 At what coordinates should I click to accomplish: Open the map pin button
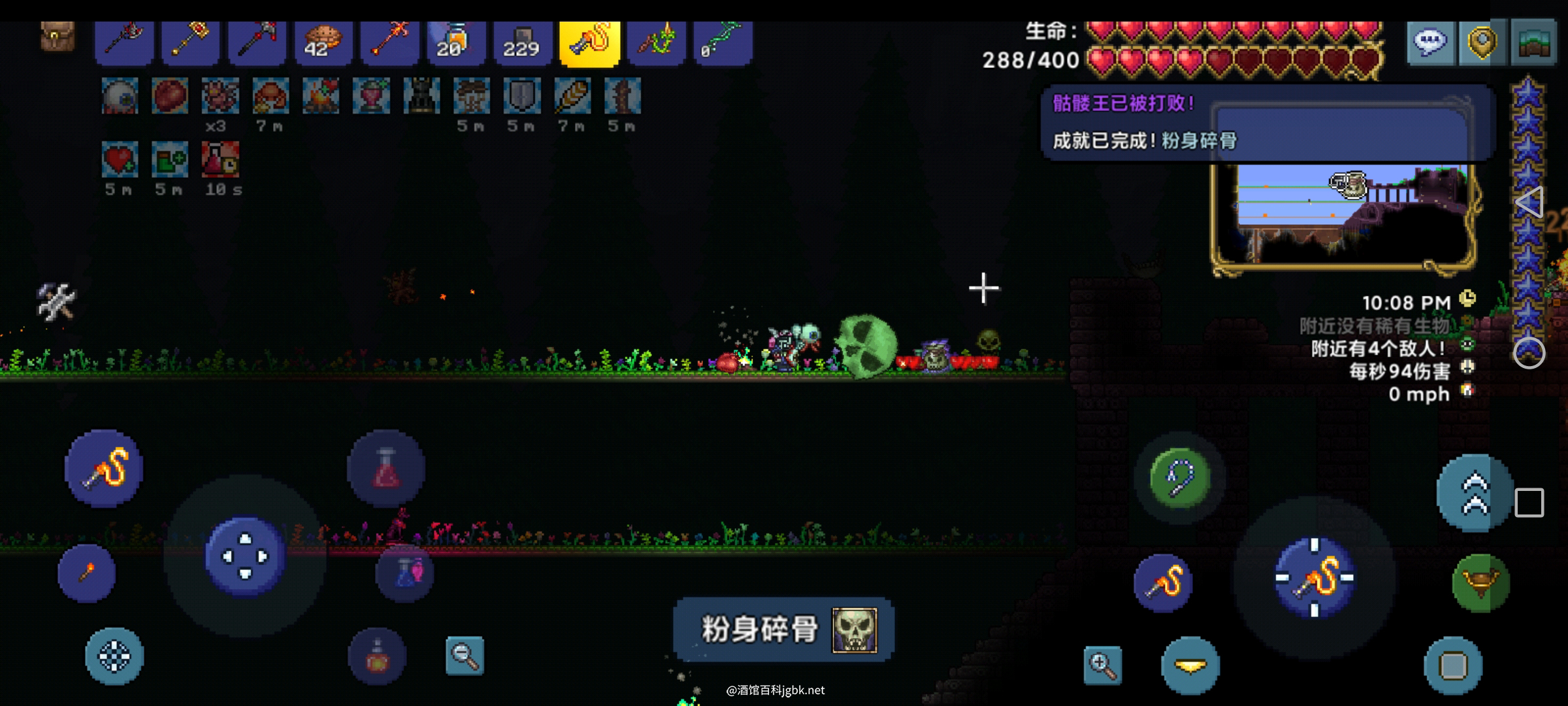[x=1481, y=42]
